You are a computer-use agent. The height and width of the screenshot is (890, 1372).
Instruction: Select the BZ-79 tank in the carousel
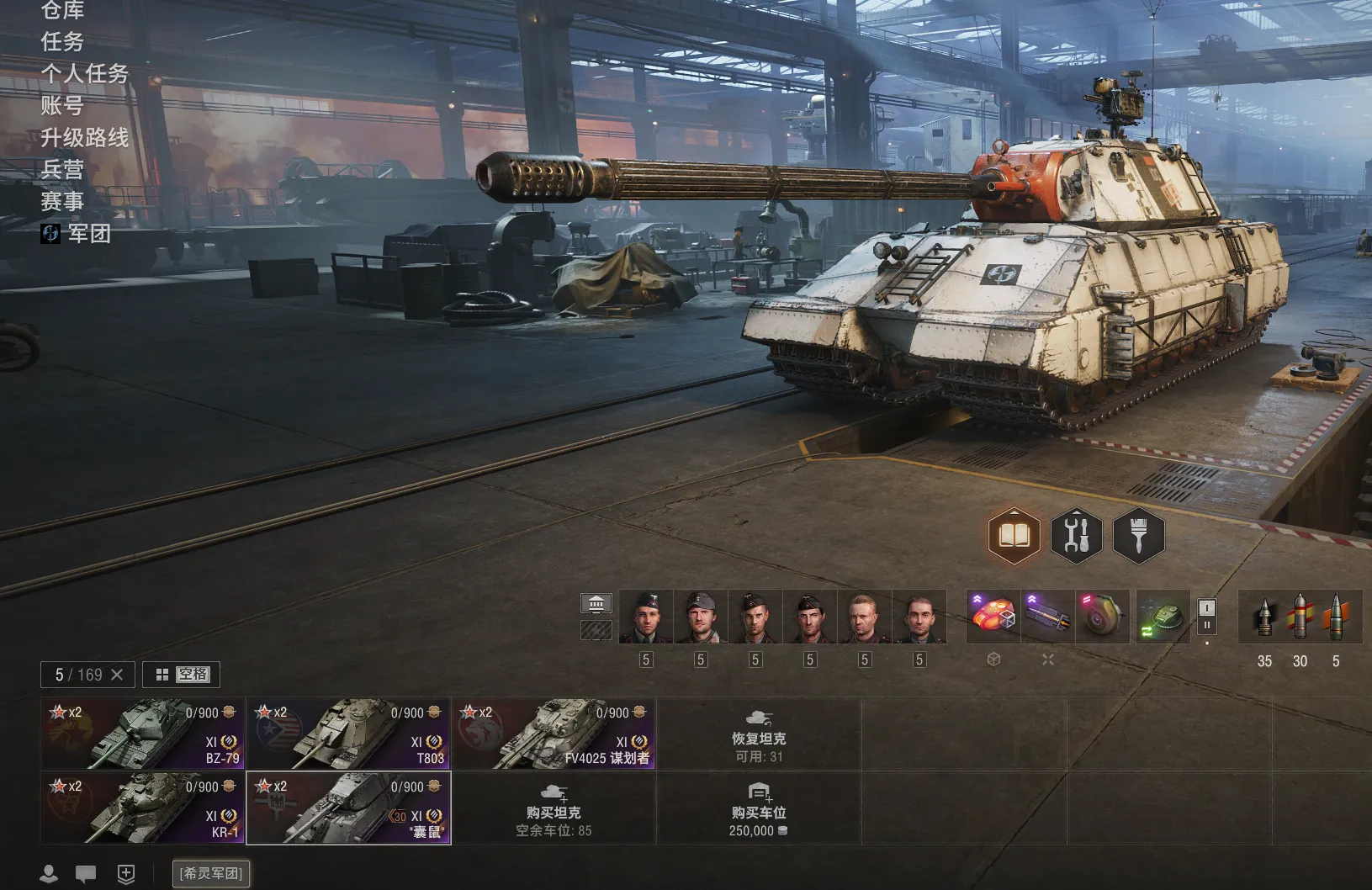[x=142, y=734]
